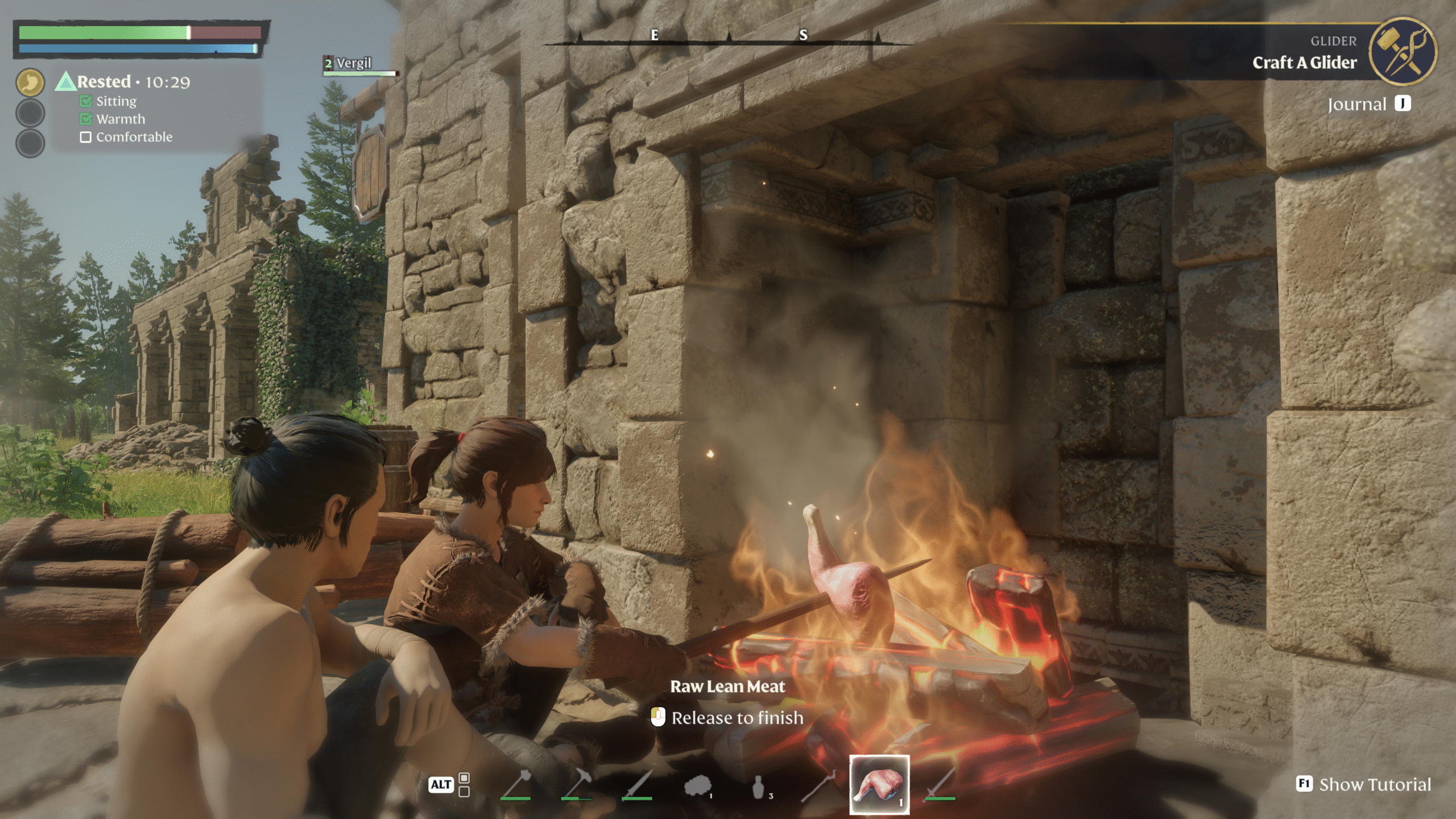Open the Craft A Glider quest tracker
The height and width of the screenshot is (819, 1456).
pos(1304,62)
